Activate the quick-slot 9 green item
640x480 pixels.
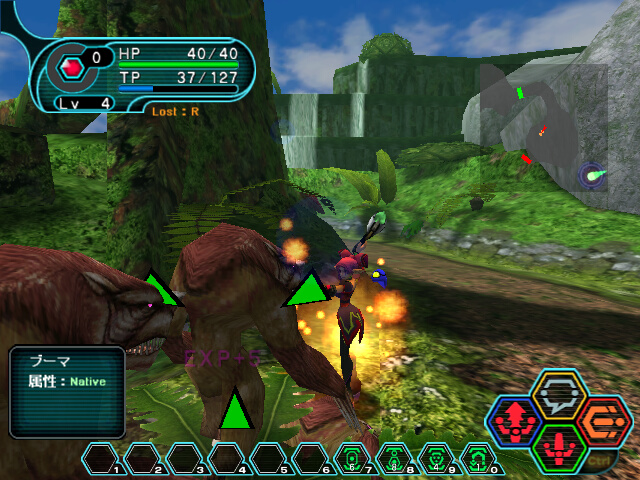pyautogui.click(x=435, y=459)
